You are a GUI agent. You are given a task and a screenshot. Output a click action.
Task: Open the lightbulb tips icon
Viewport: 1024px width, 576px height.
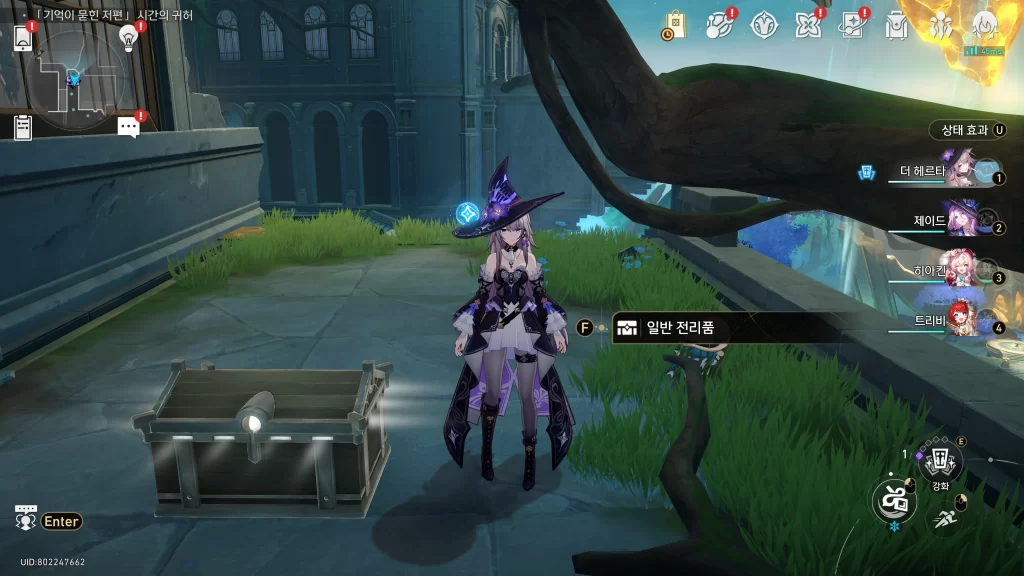point(128,37)
